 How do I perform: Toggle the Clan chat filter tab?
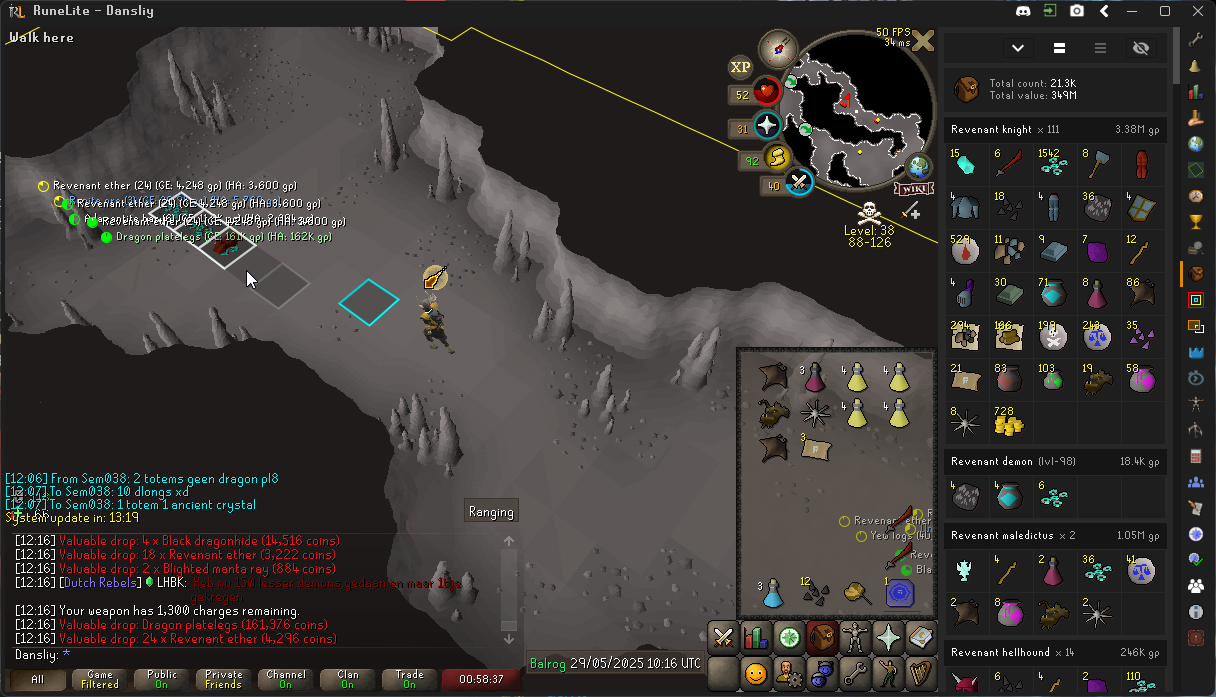point(347,680)
